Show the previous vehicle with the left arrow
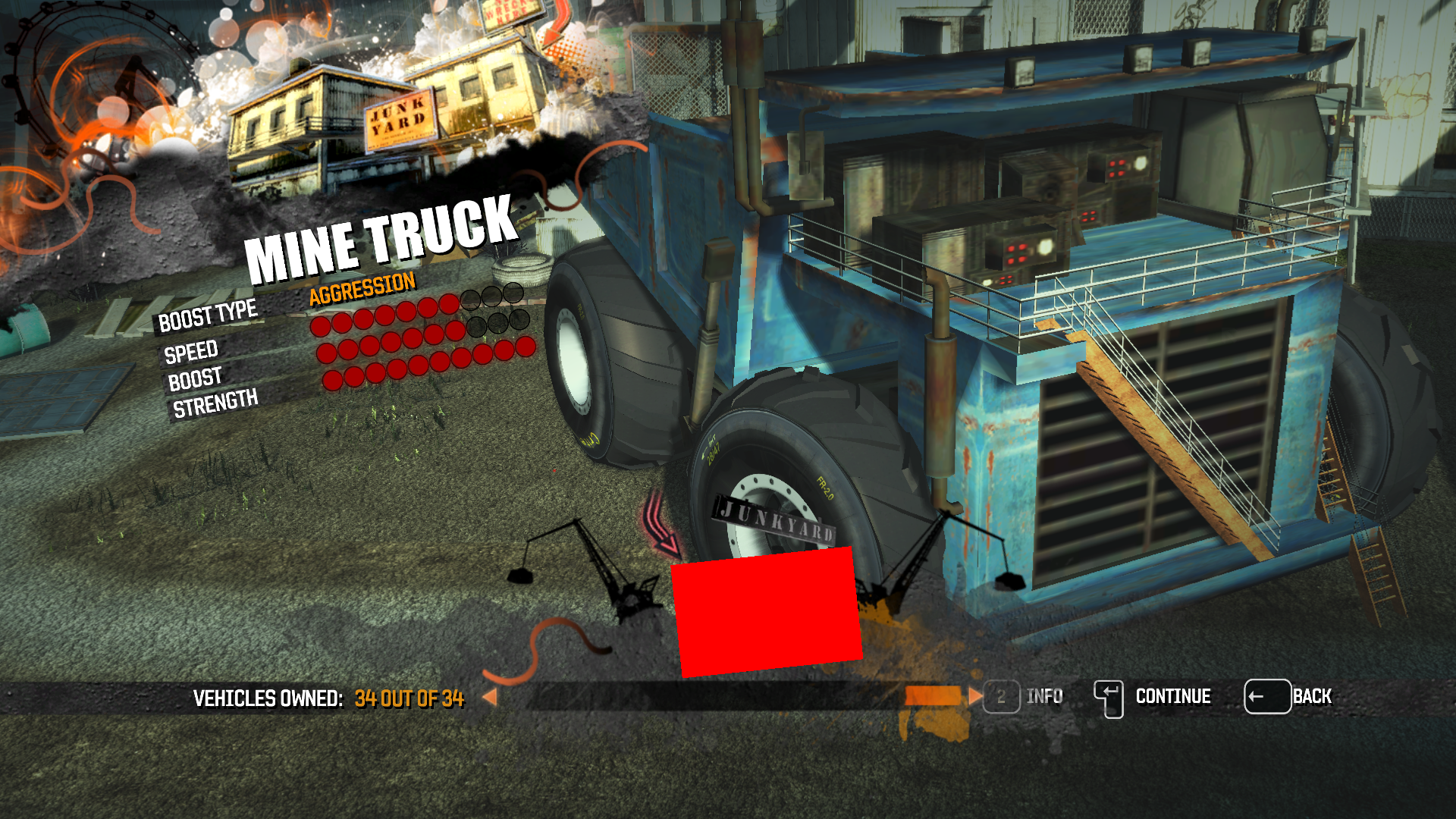This screenshot has height=819, width=1456. pyautogui.click(x=490, y=697)
